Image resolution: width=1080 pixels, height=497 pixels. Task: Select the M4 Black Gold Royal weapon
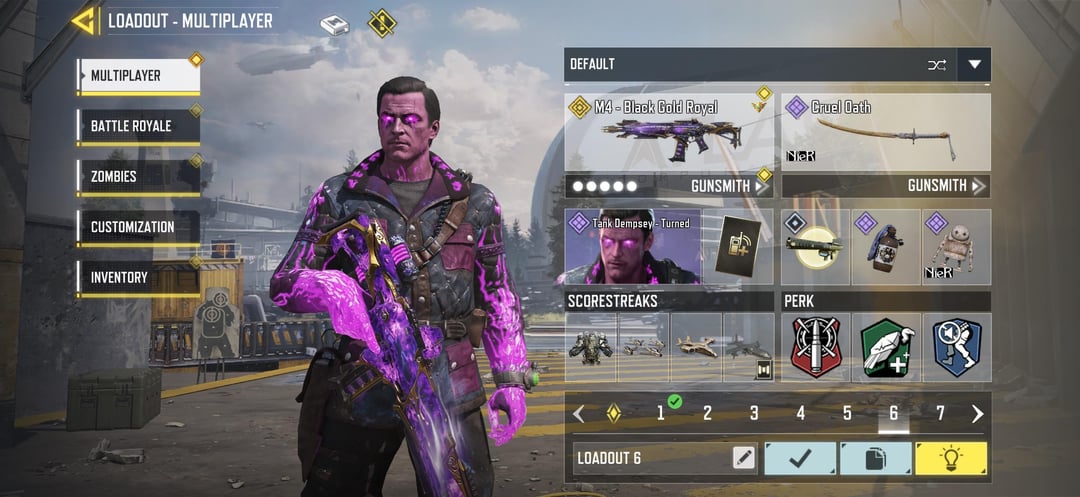pos(668,133)
